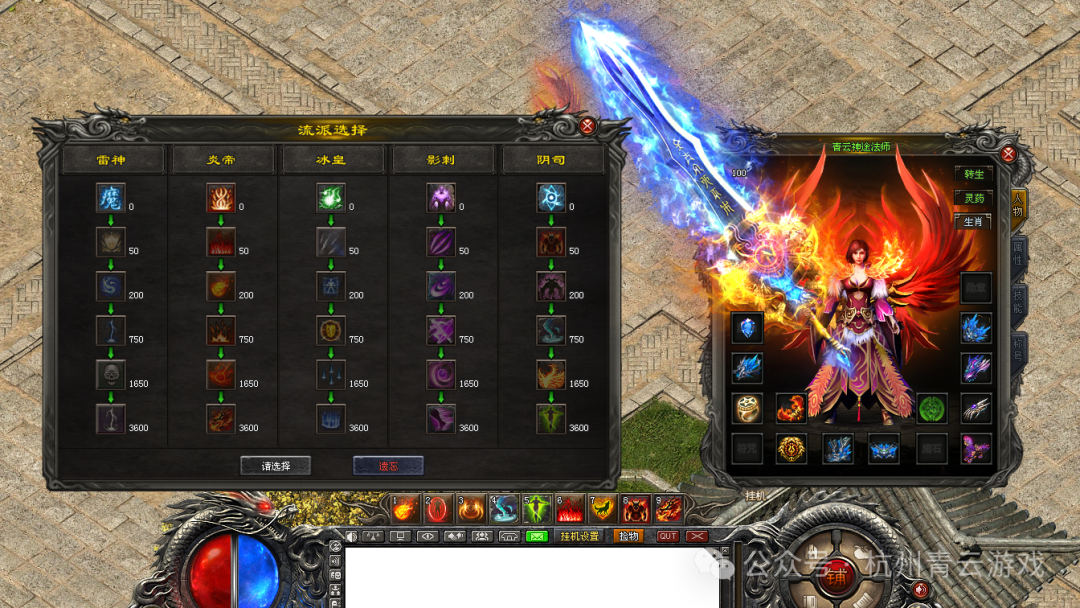Use the green glowing figure skill in slot 5
The width and height of the screenshot is (1080, 608).
[538, 510]
